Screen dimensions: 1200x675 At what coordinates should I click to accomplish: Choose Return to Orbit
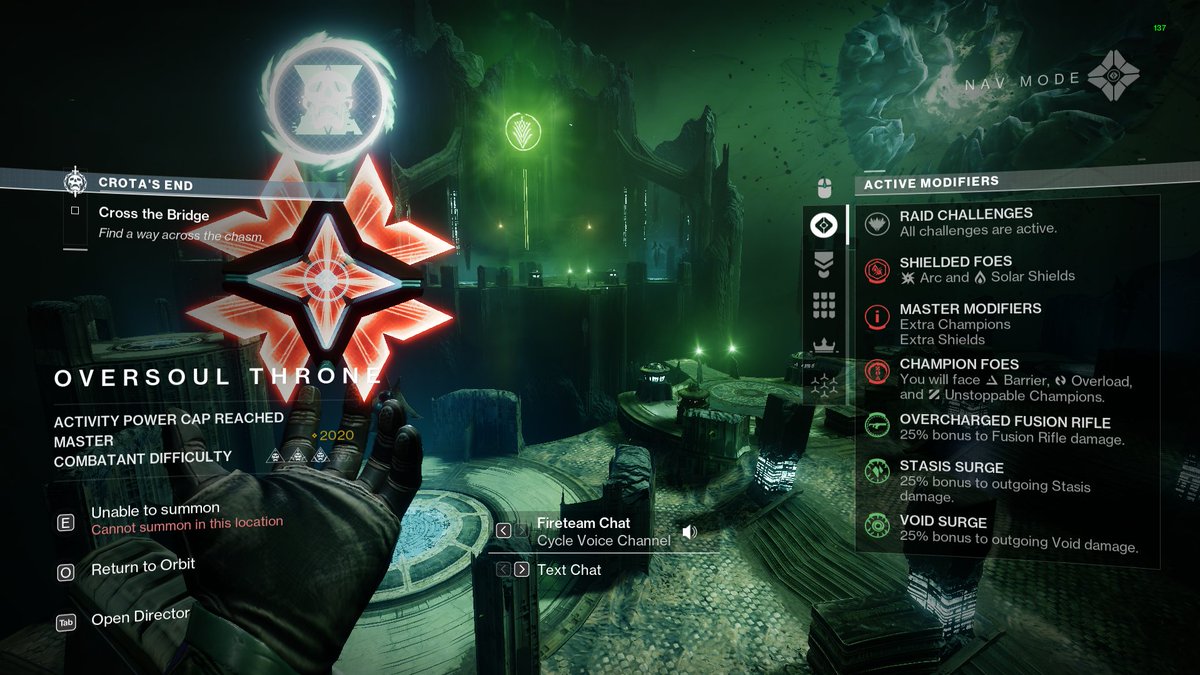(x=142, y=567)
